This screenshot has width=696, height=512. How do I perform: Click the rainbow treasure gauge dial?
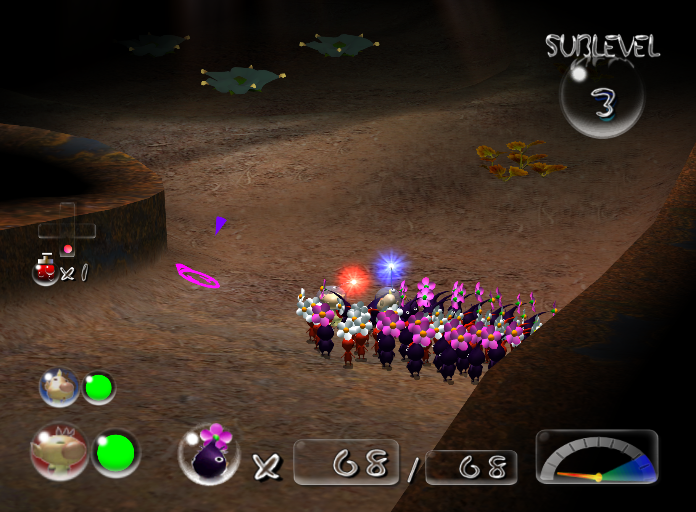pyautogui.click(x=597, y=459)
